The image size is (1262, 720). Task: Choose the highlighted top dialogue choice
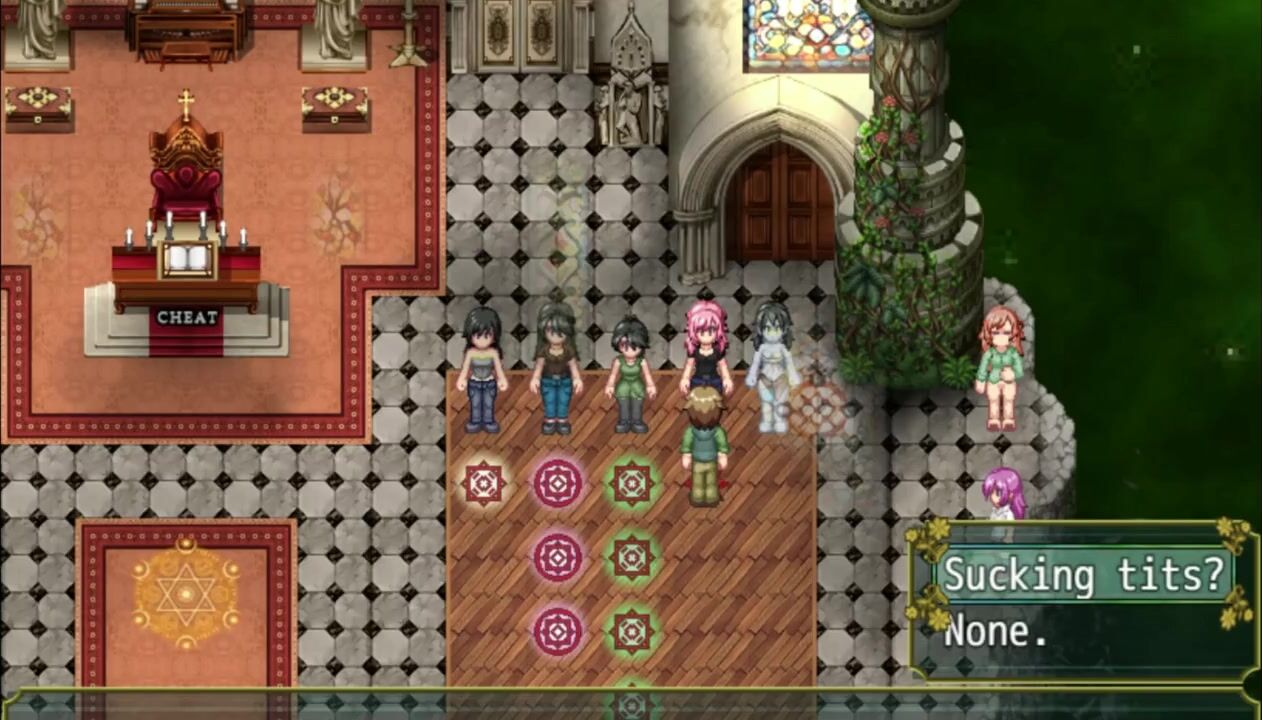click(x=1084, y=576)
